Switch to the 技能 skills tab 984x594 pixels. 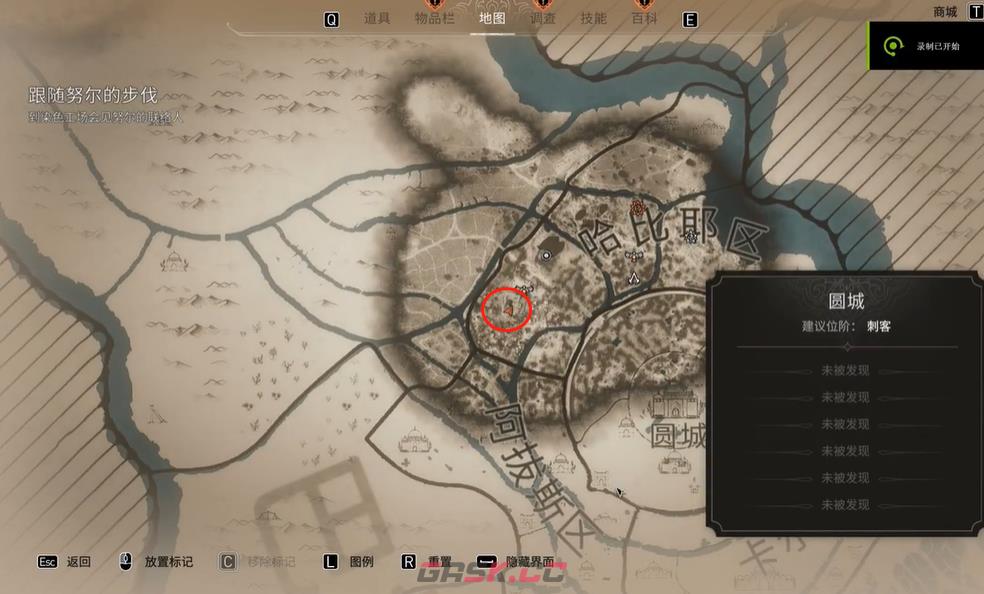[593, 18]
